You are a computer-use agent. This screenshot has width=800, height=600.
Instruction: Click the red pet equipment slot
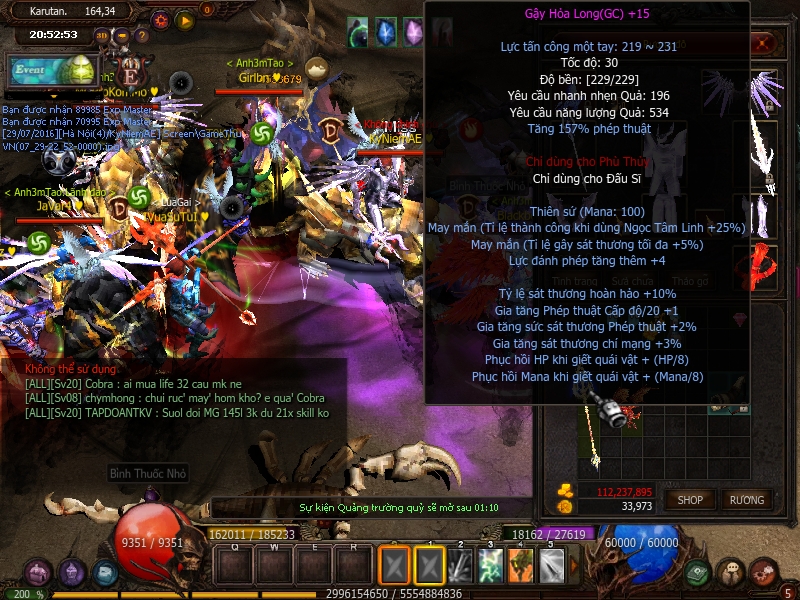pos(764,267)
